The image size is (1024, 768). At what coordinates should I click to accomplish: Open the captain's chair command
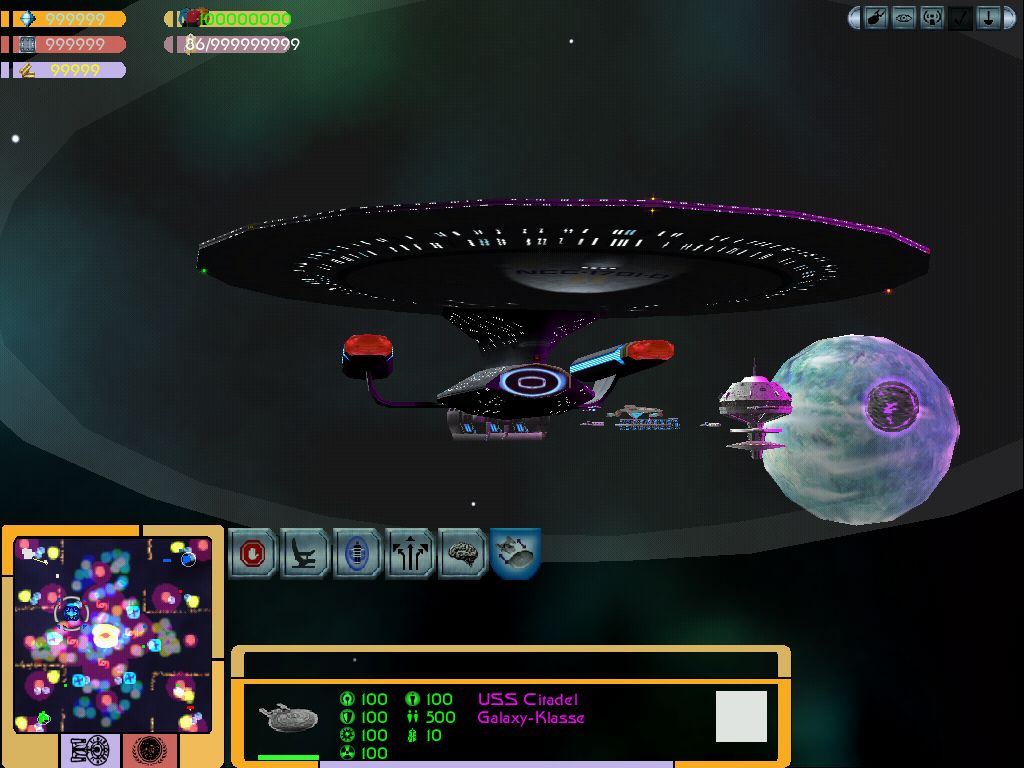pos(305,553)
